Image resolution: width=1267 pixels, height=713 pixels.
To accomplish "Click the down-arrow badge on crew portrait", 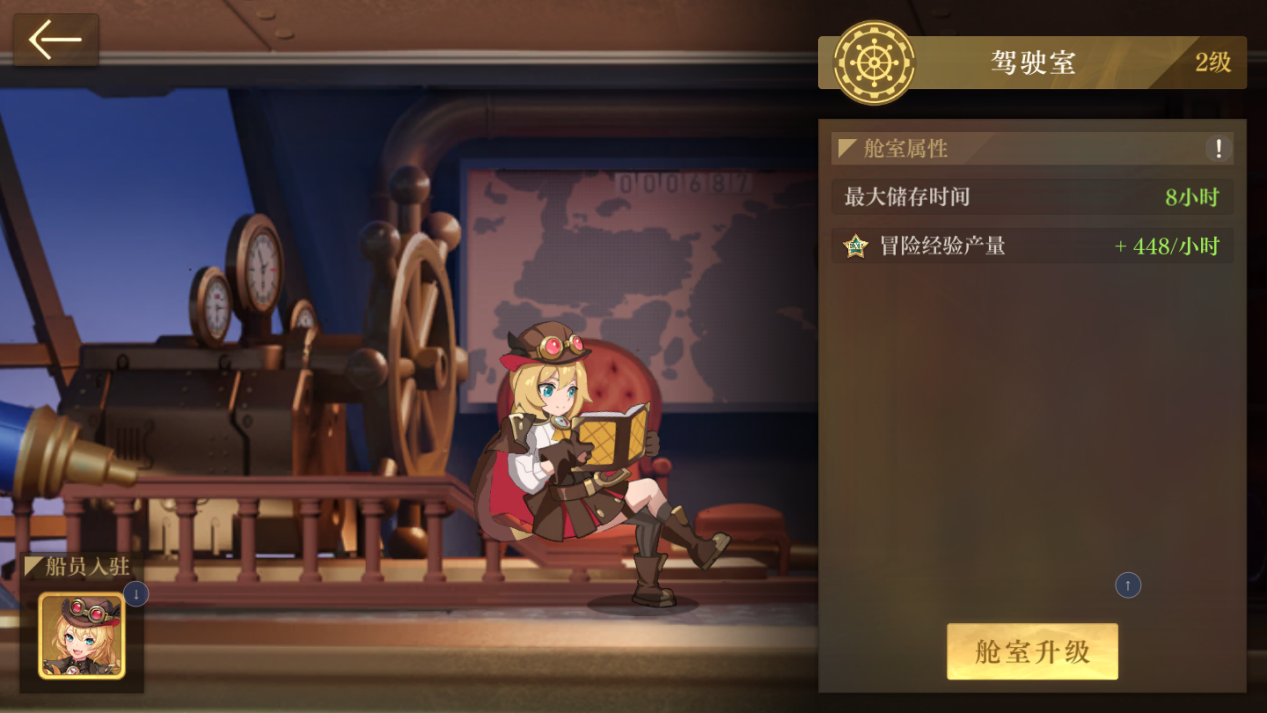I will point(136,594).
